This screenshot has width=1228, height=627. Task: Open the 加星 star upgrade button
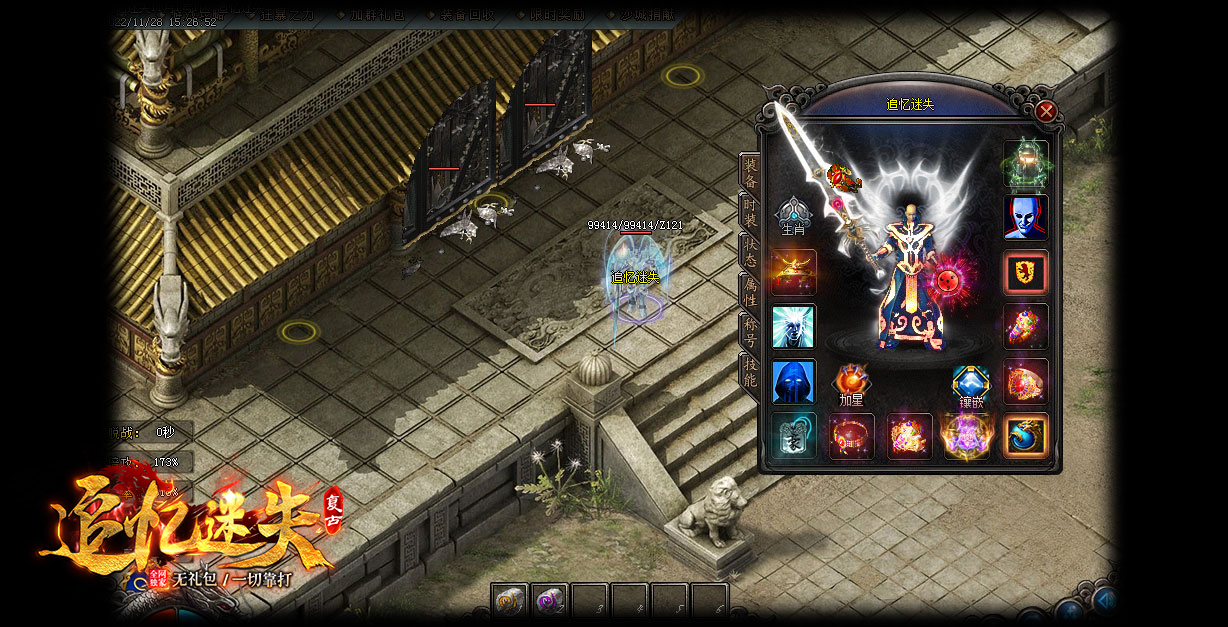(851, 385)
